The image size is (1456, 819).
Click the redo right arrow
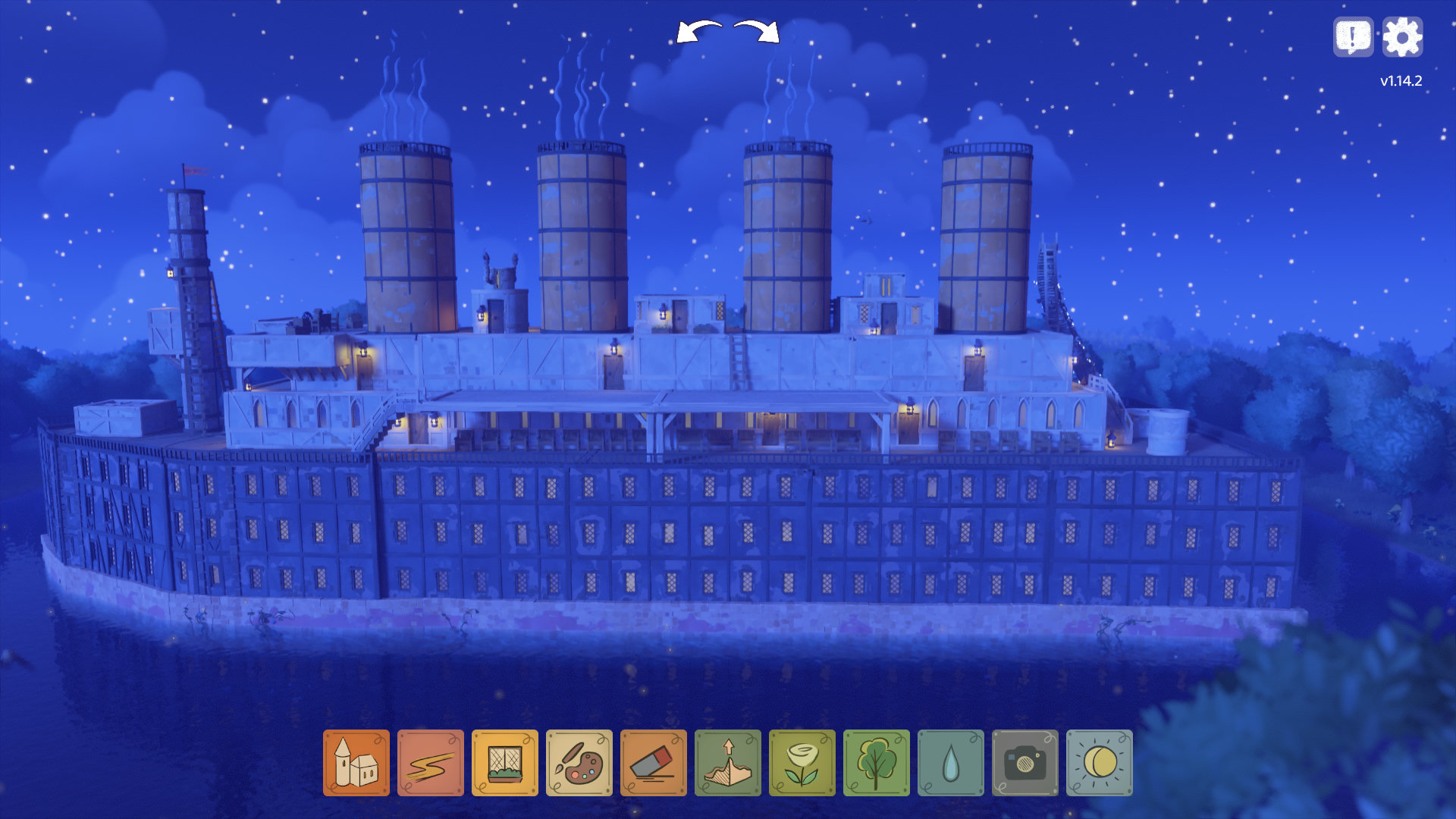click(x=757, y=33)
